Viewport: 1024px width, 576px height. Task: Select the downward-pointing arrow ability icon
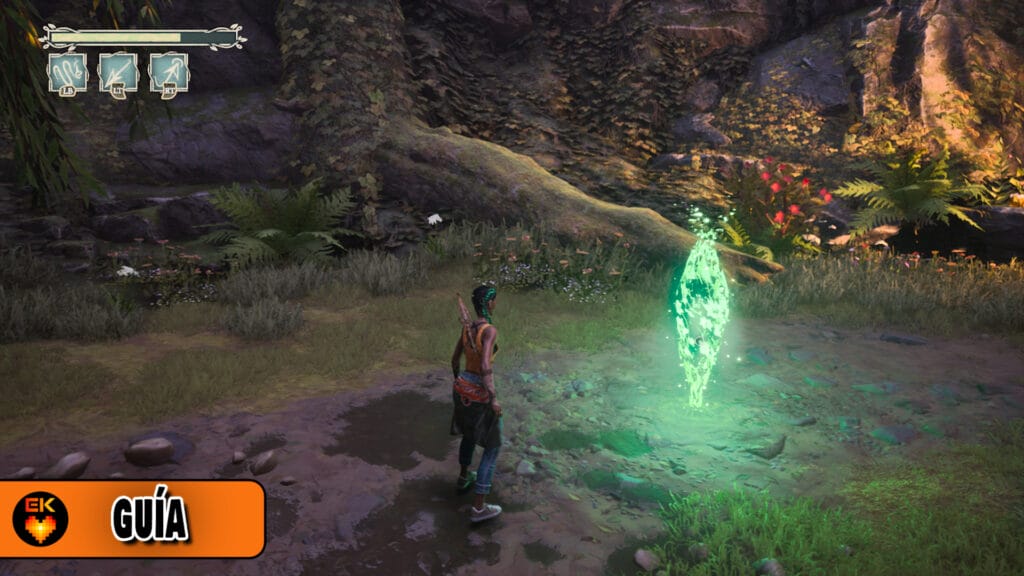(x=118, y=73)
